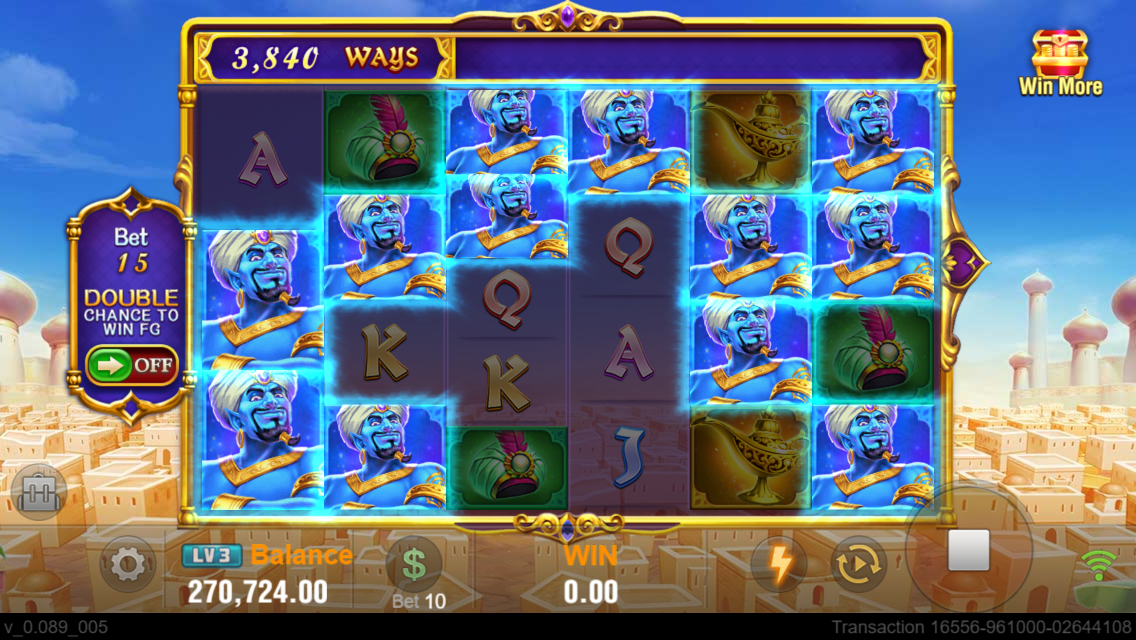Open the dollar sign bet selector

pos(414,565)
